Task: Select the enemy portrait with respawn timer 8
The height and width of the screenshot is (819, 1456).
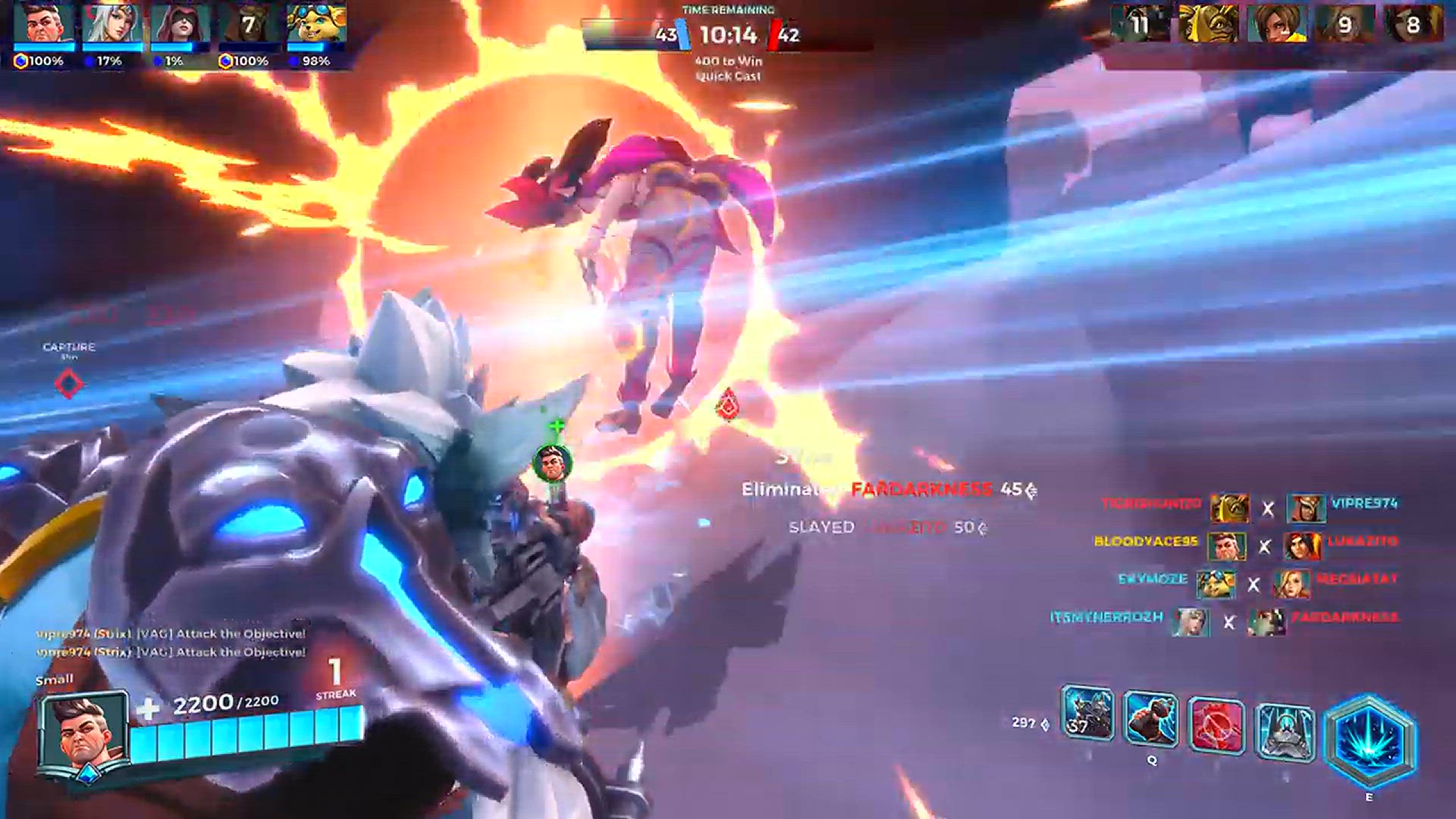Action: tap(1413, 25)
